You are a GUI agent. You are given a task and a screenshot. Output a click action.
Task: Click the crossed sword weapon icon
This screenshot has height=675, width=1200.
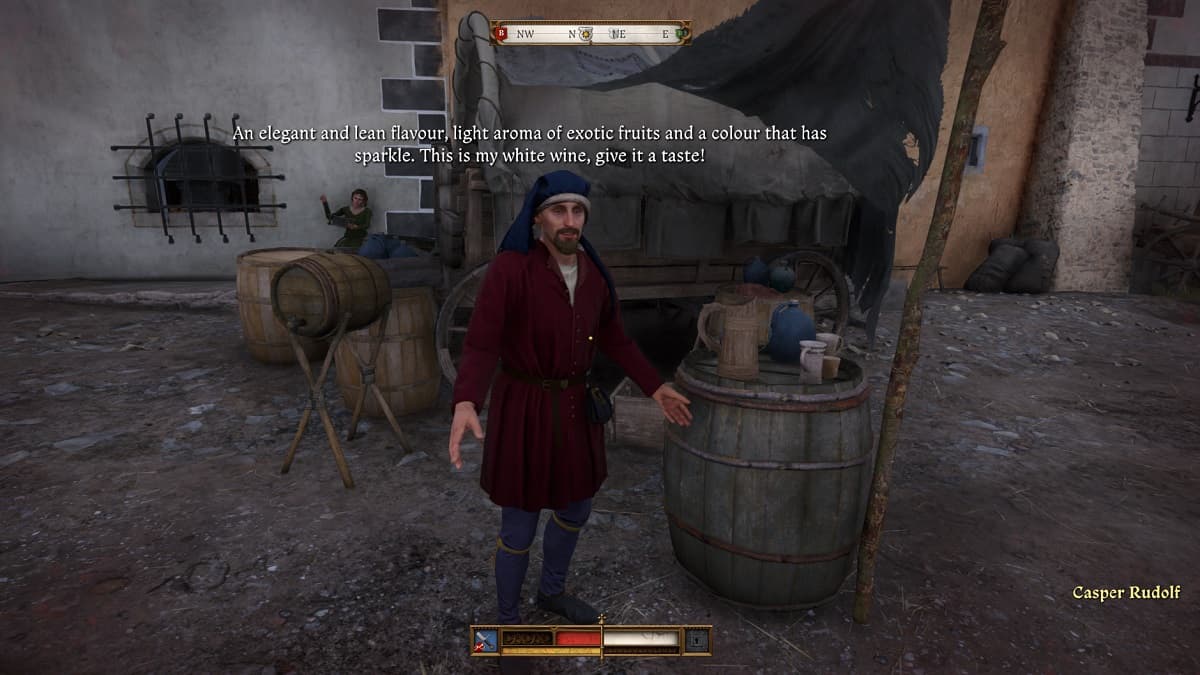486,639
